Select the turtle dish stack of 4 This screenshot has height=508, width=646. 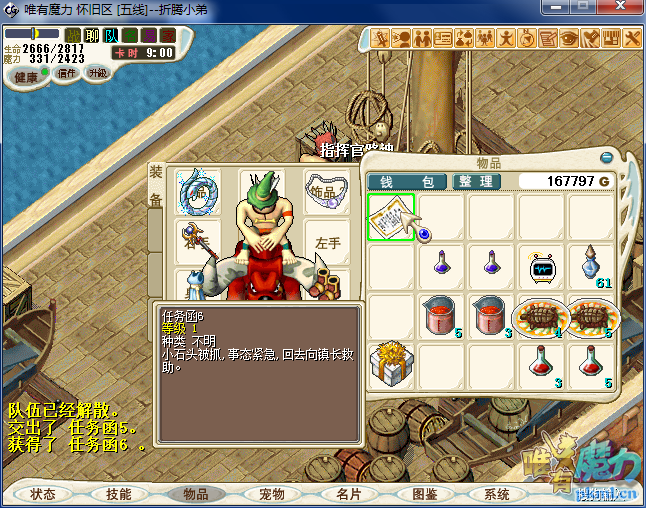[x=541, y=317]
